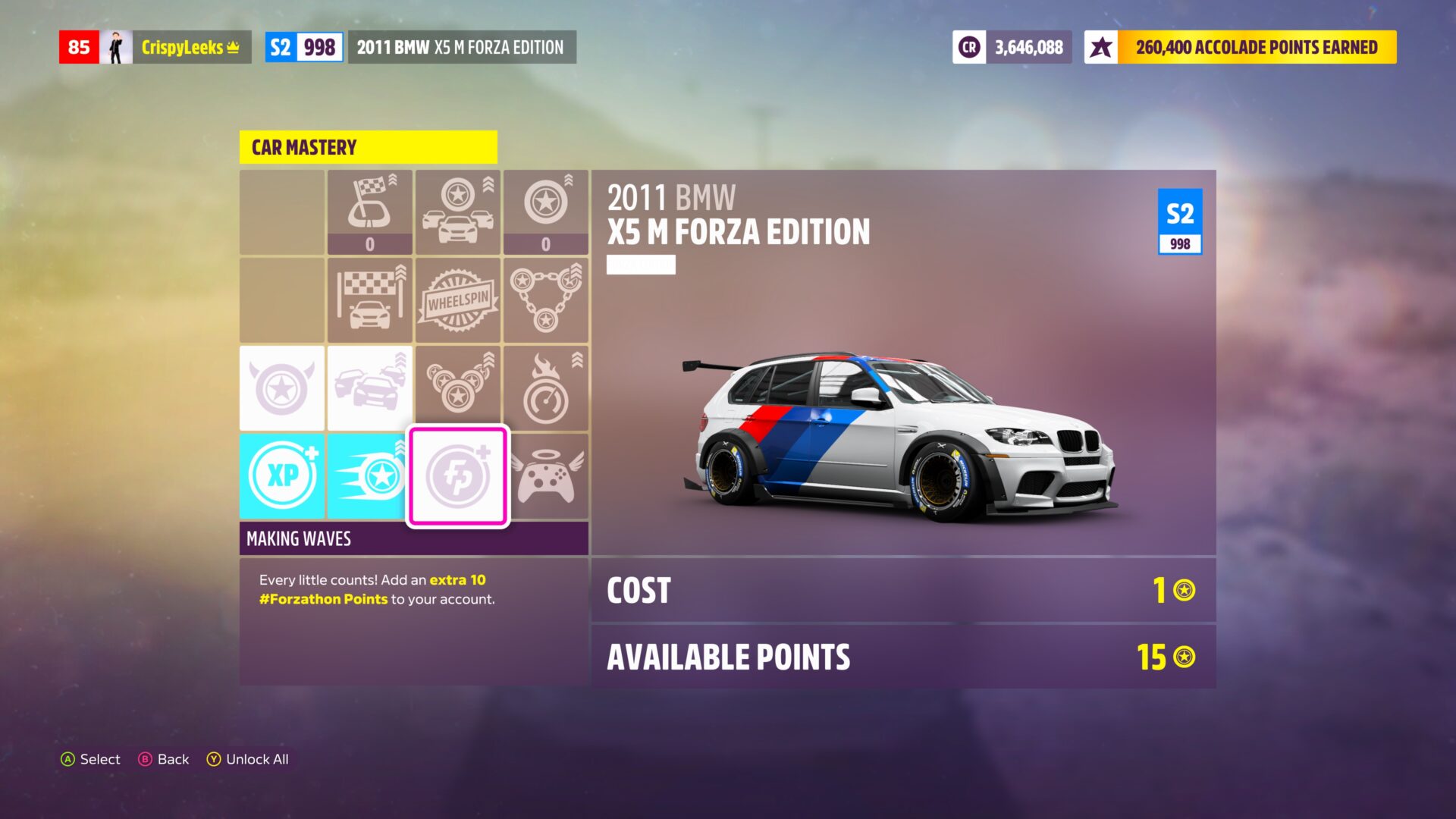Select the Wheelspin mastery perk icon
The height and width of the screenshot is (819, 1456).
(x=457, y=300)
